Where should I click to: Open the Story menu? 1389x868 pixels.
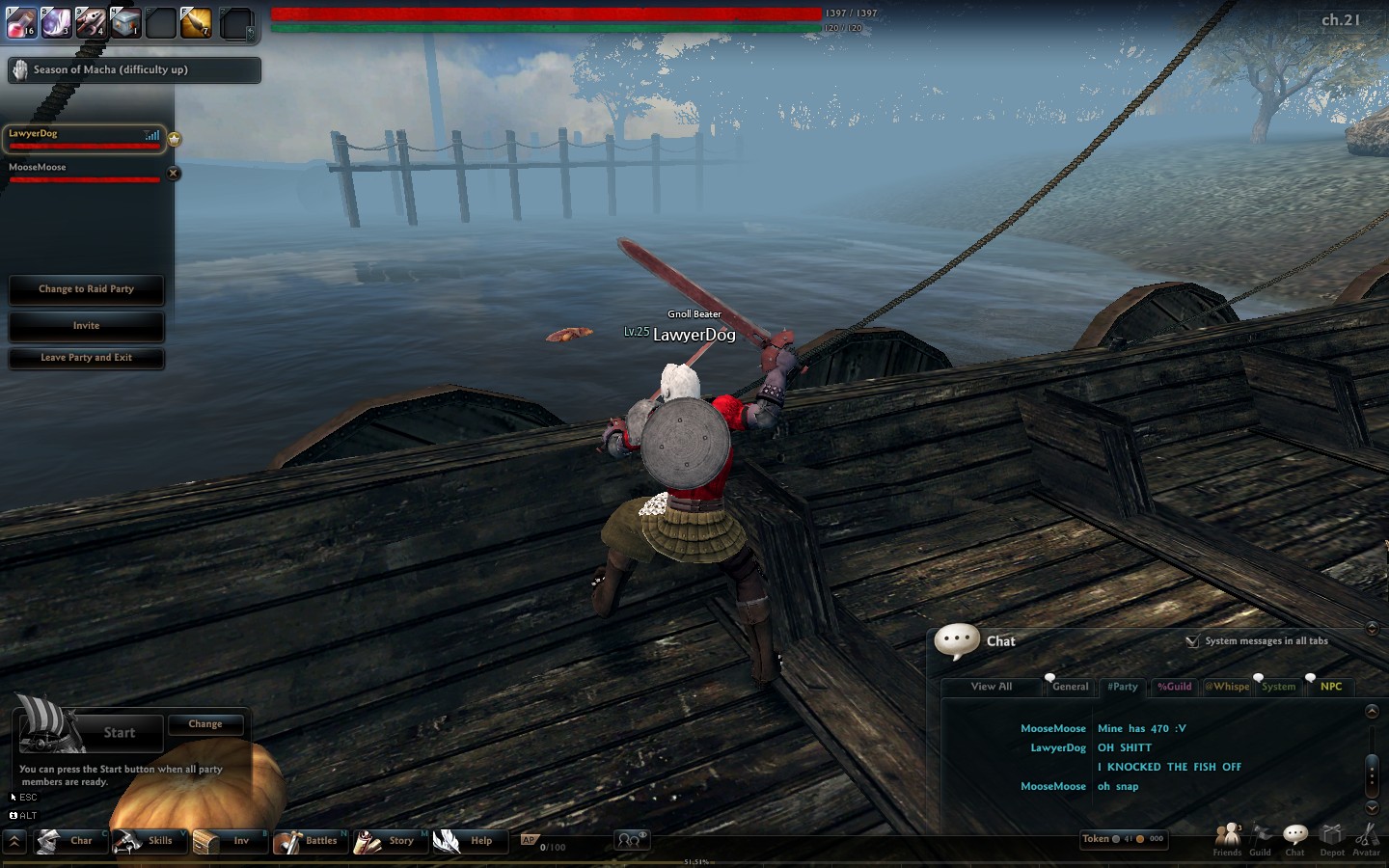(x=389, y=841)
